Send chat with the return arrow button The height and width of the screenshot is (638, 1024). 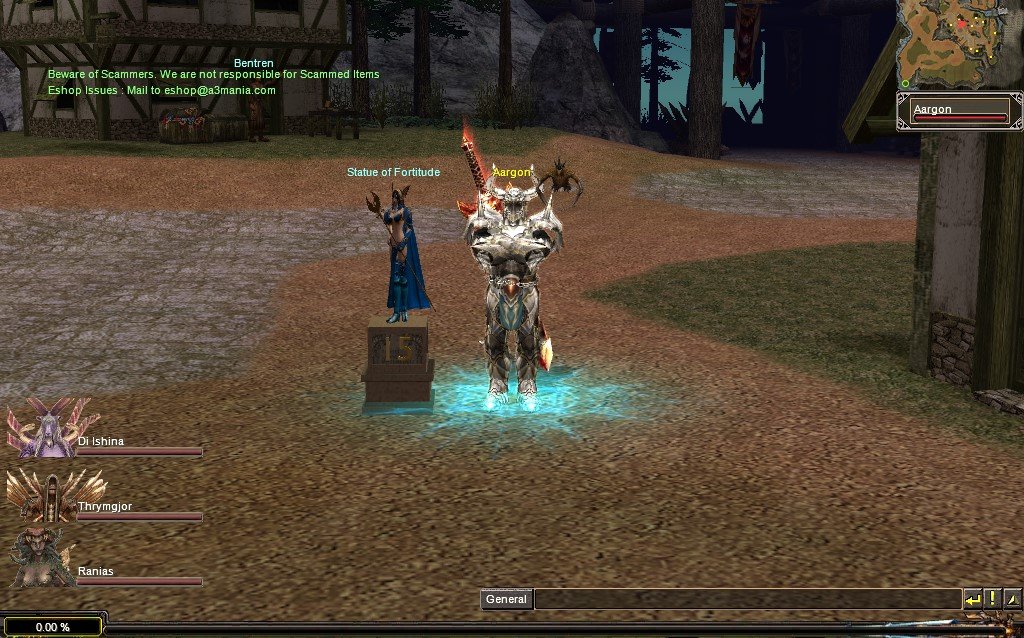pyautogui.click(x=973, y=600)
